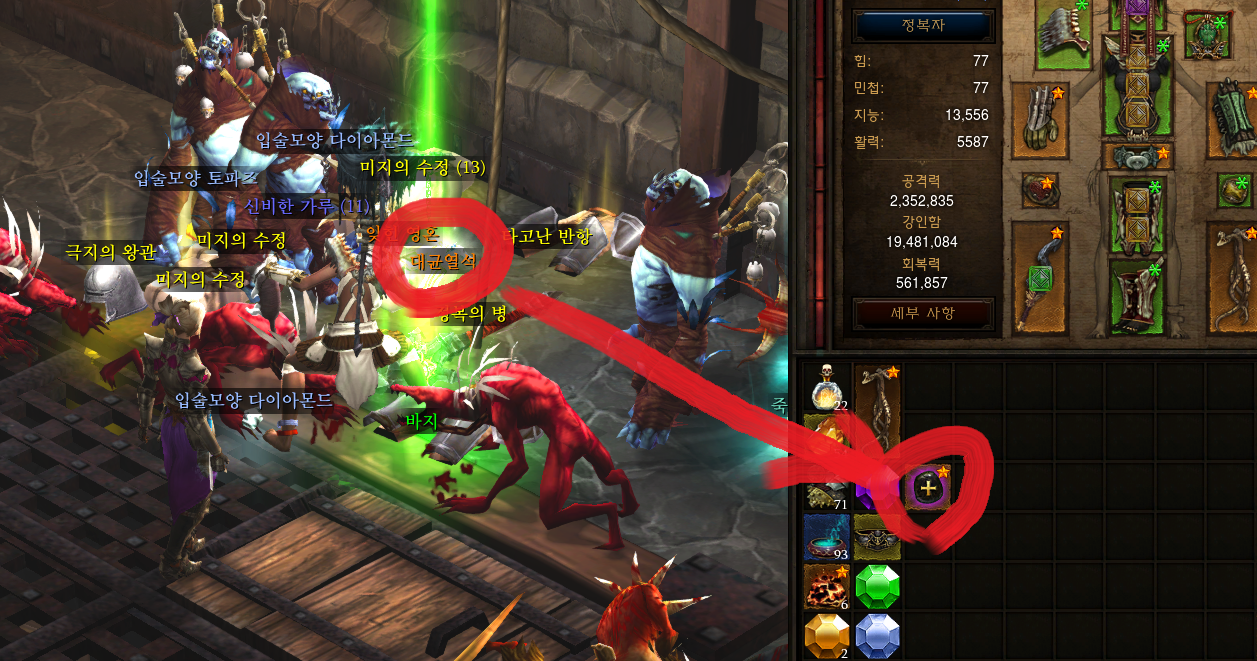
Task: Inspect the equipped knife with green gem
Action: coord(1040,275)
